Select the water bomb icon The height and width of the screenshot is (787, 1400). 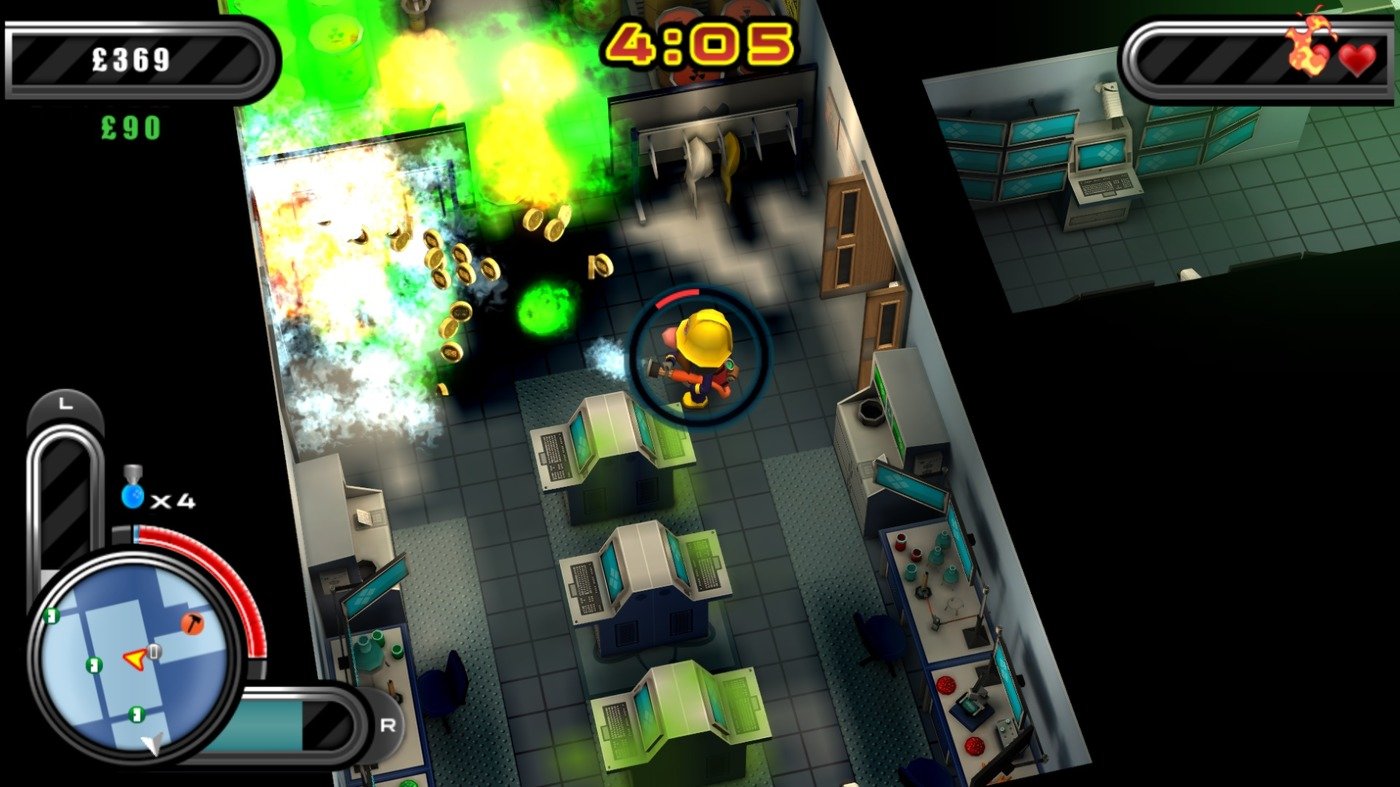coord(131,495)
